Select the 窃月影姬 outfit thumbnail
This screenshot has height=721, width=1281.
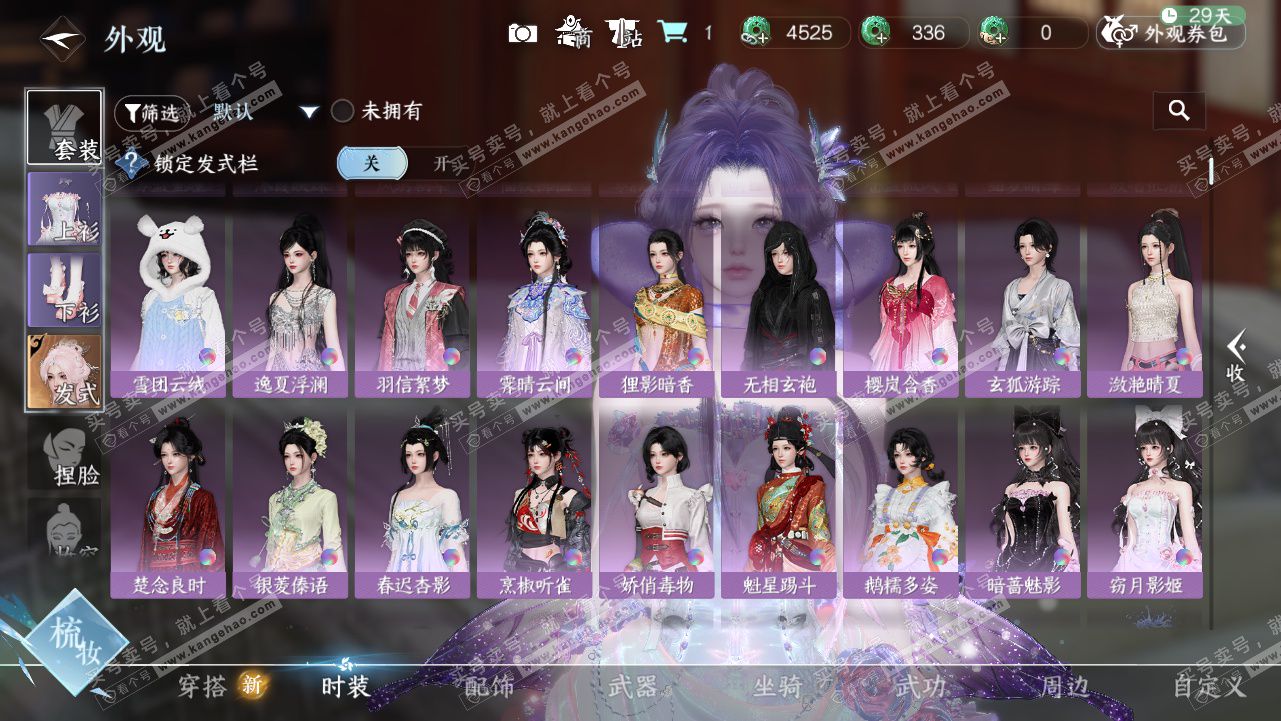[1147, 502]
